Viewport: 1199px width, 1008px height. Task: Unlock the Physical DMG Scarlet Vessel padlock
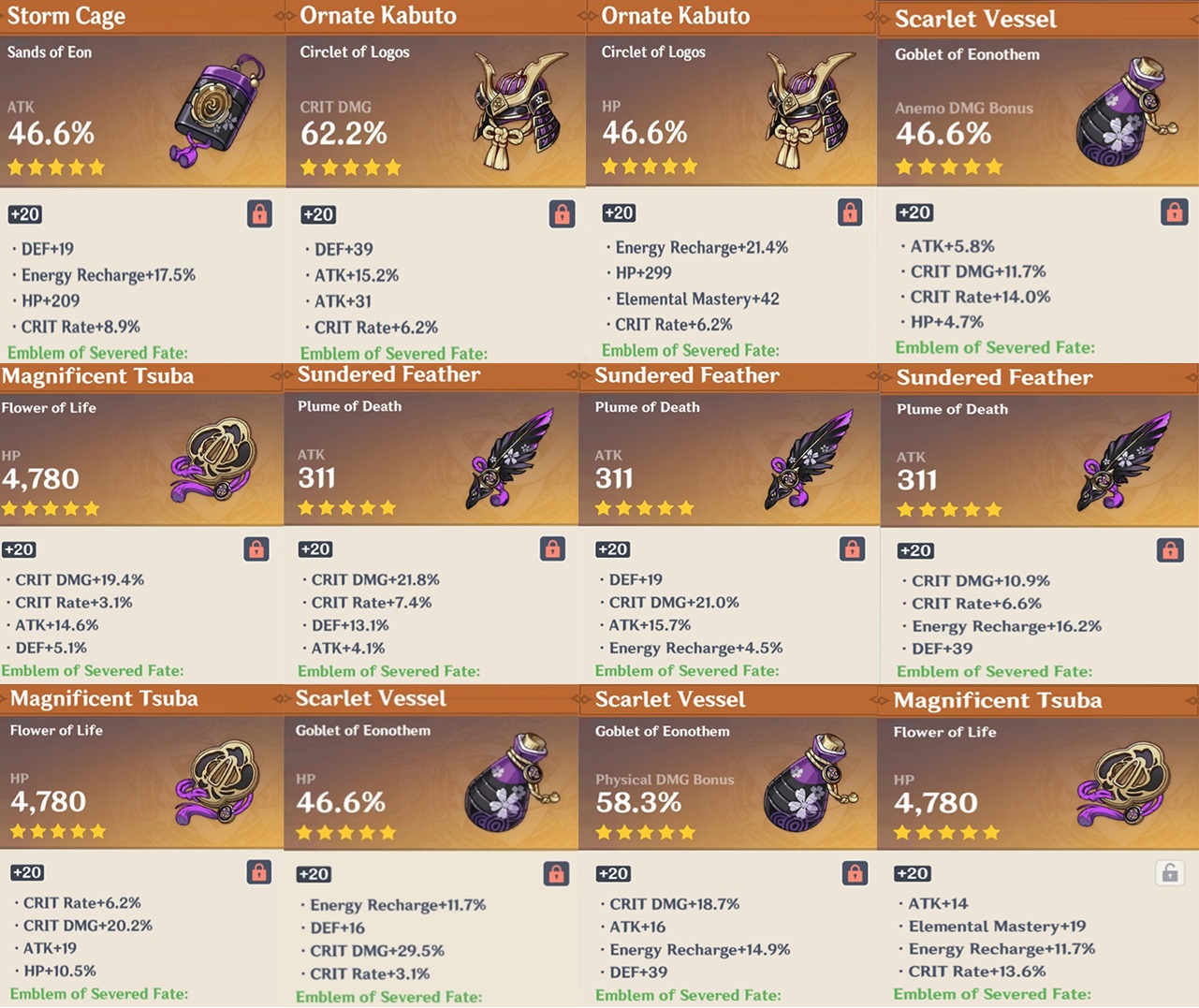tap(853, 872)
